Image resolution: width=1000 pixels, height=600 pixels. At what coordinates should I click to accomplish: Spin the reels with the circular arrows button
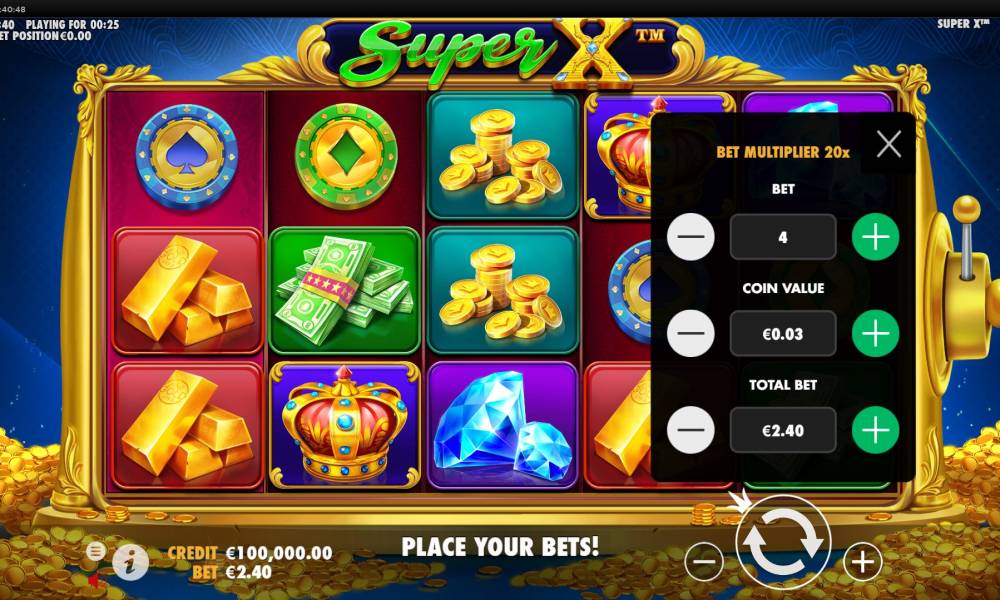click(783, 542)
